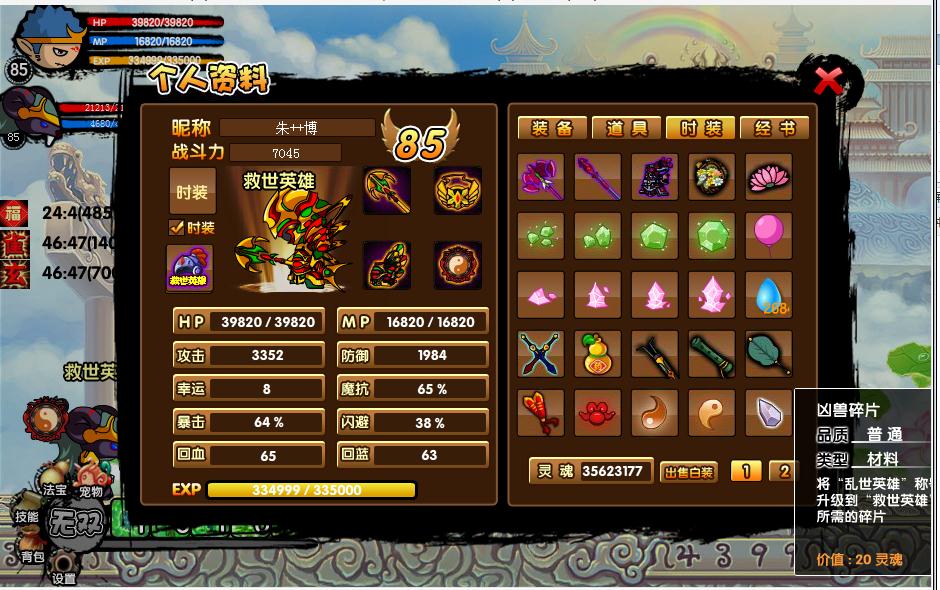Viewport: 940px width, 590px height.
Task: Select the 时装 costume tab
Action: (x=700, y=128)
